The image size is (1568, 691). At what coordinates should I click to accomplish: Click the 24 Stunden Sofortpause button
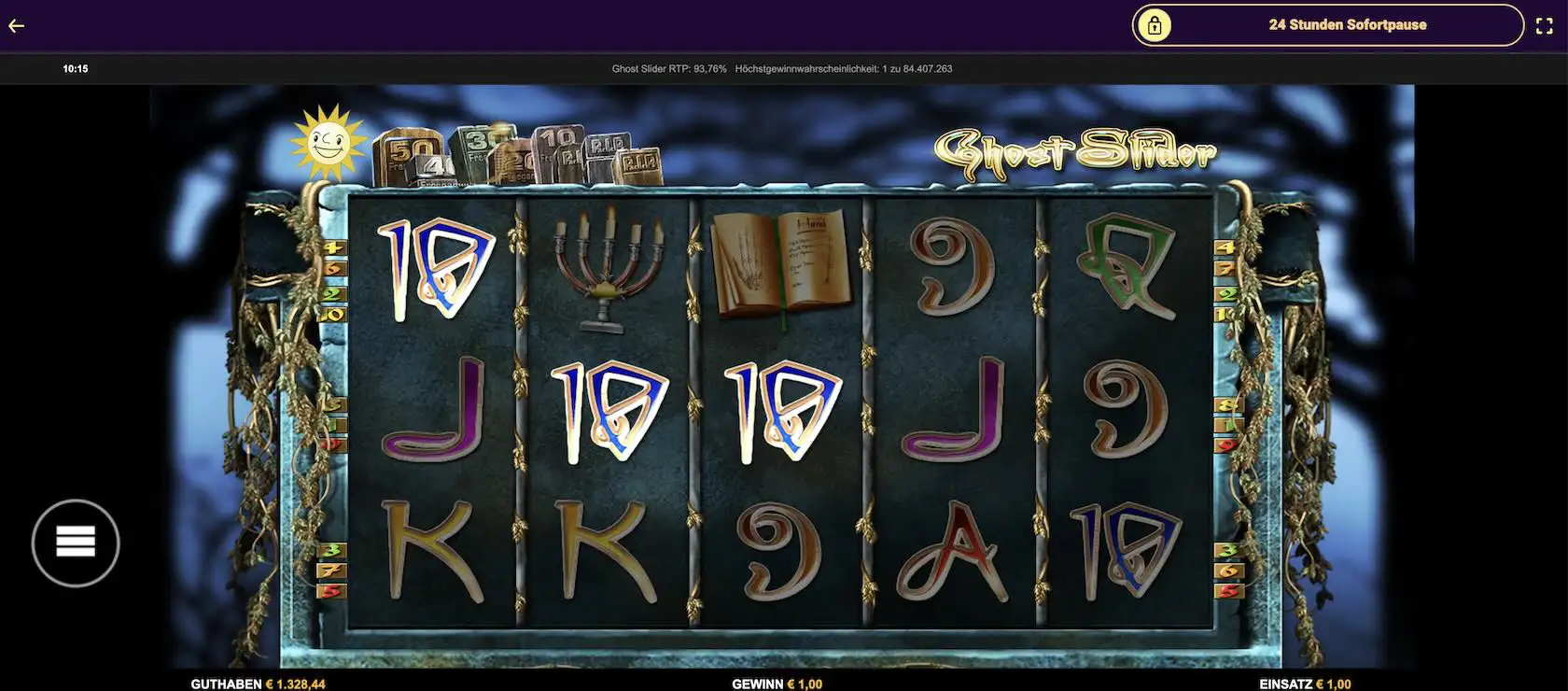(1347, 24)
